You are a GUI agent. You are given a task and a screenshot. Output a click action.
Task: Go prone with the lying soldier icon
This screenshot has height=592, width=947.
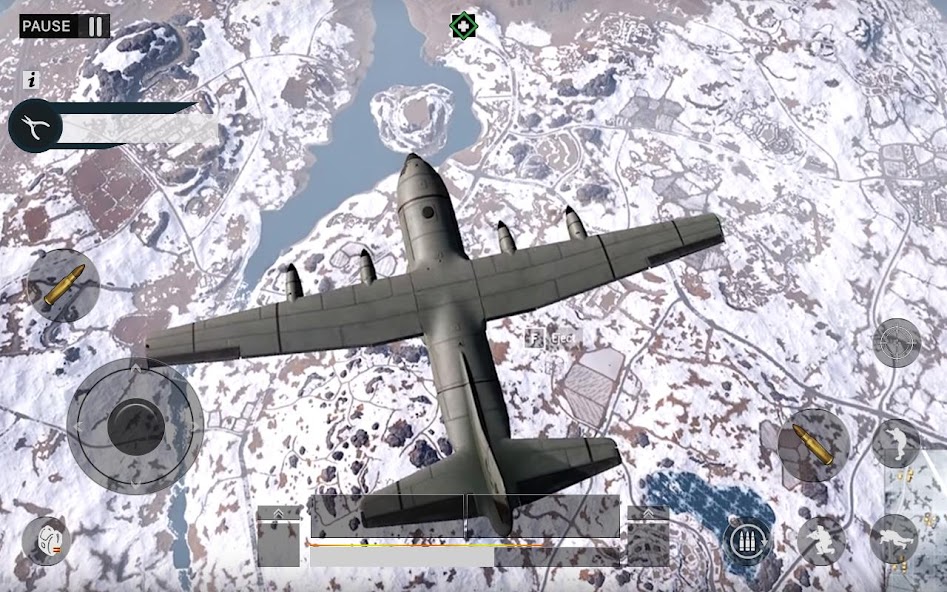(893, 541)
